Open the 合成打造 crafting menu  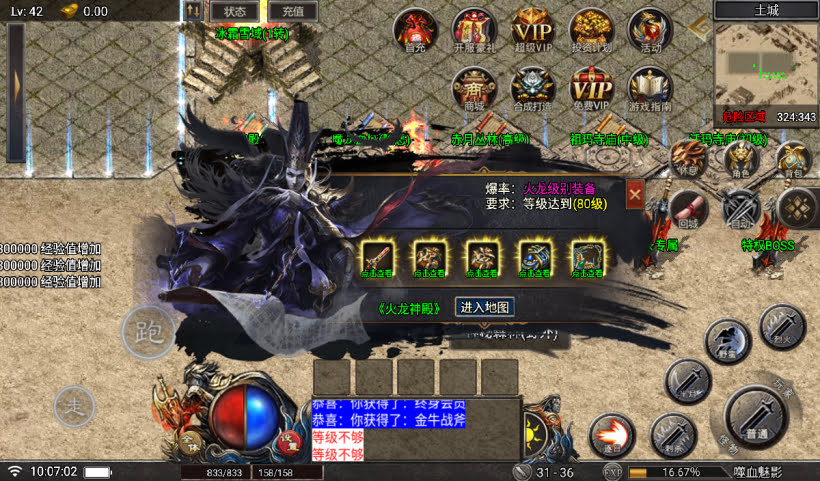pos(533,89)
